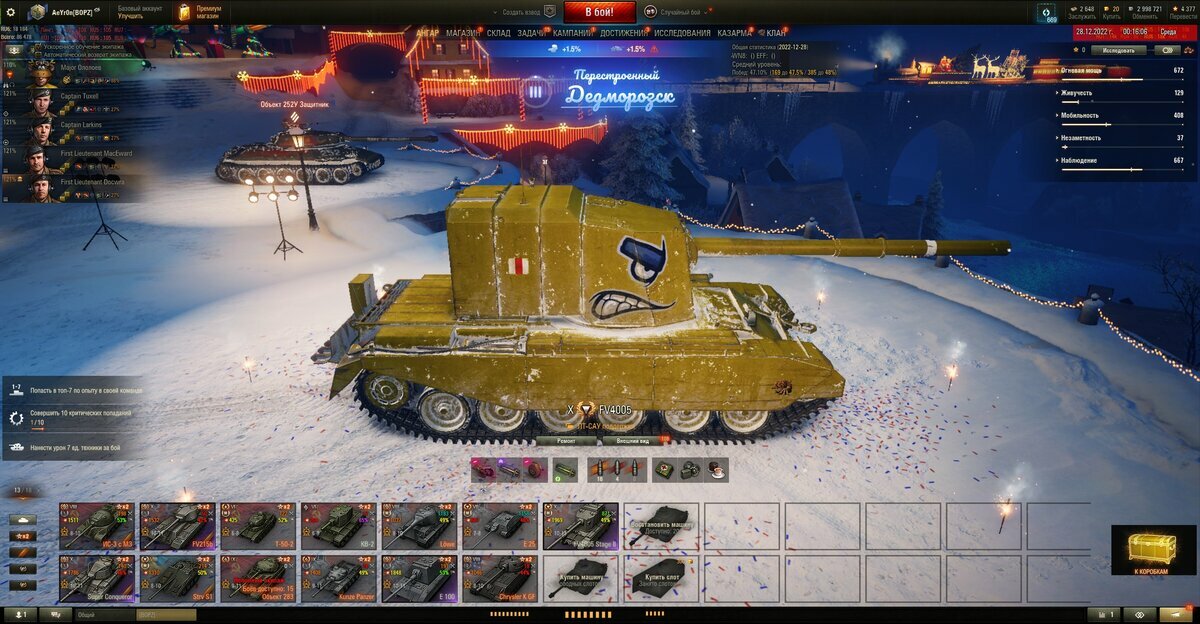This screenshot has height=624, width=1200.
Task: Click the Купить слот (Buy slot) tile
Action: [x=661, y=578]
